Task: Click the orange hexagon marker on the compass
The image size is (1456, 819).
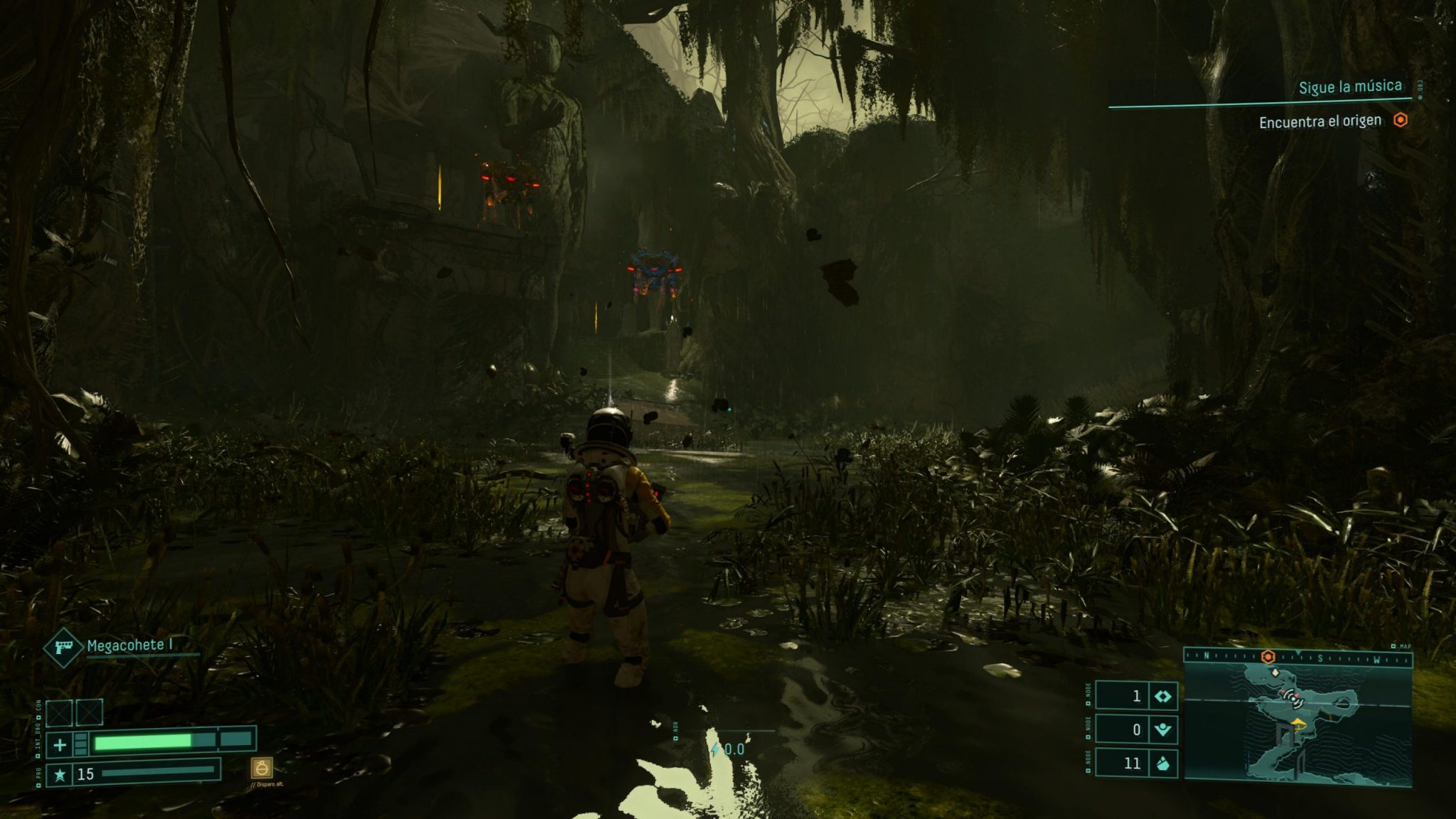Action: tap(1268, 657)
